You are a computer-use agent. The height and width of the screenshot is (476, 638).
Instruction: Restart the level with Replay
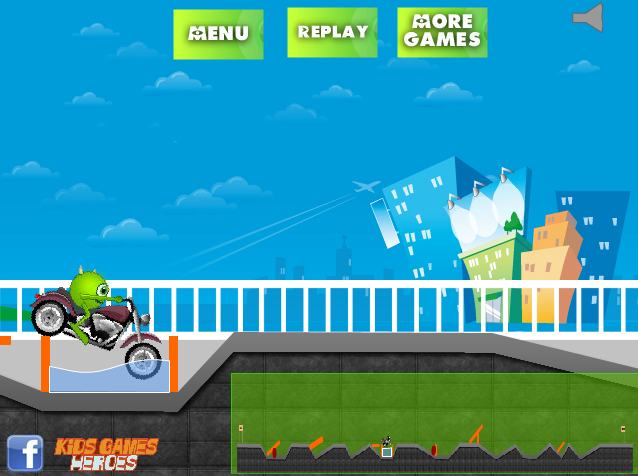[332, 33]
